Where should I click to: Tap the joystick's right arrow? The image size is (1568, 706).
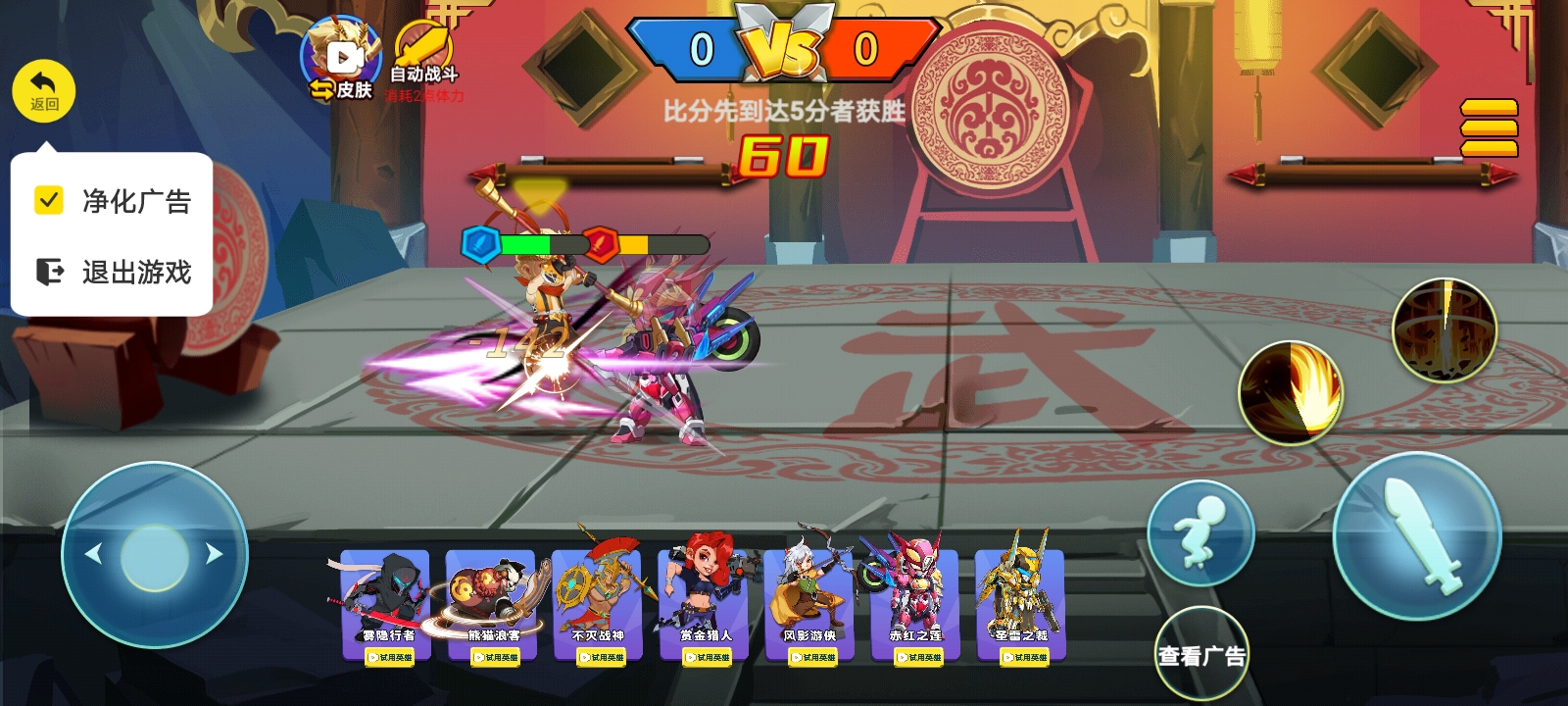click(x=215, y=554)
